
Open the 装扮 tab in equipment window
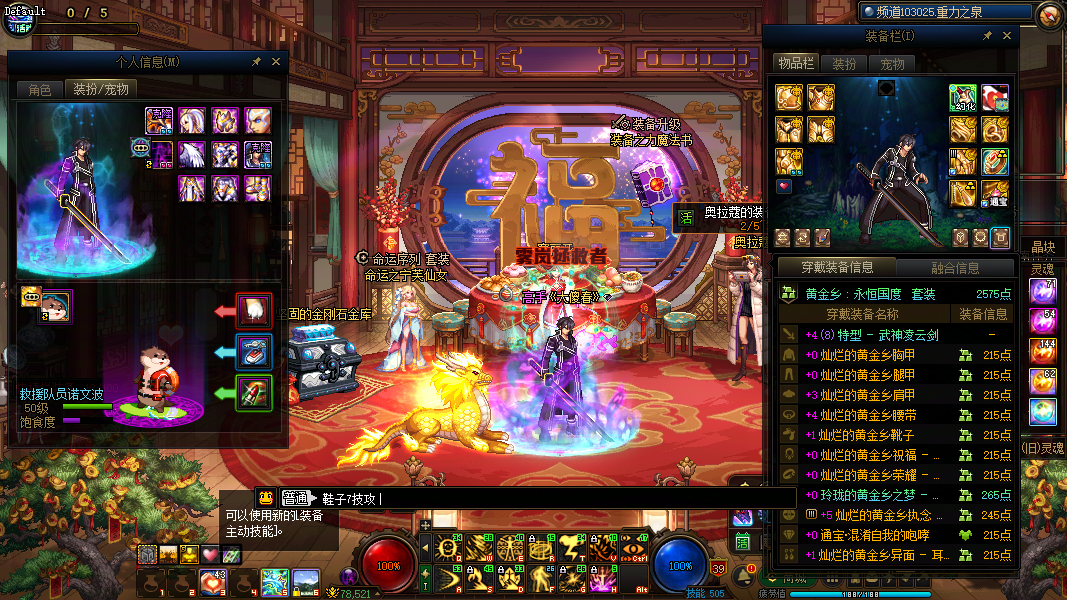[x=844, y=63]
